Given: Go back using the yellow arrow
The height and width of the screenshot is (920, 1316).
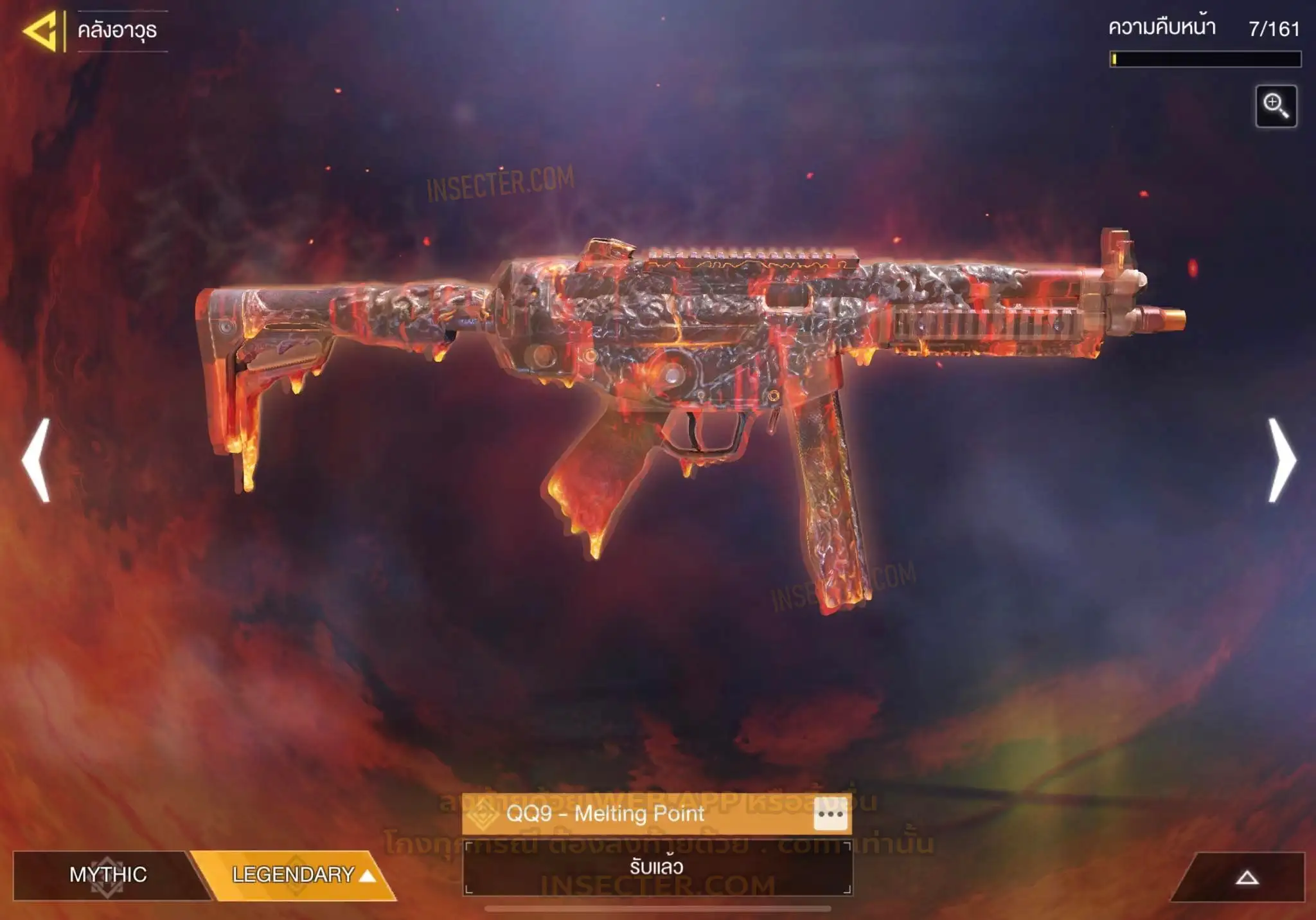Looking at the screenshot, I should tap(41, 30).
